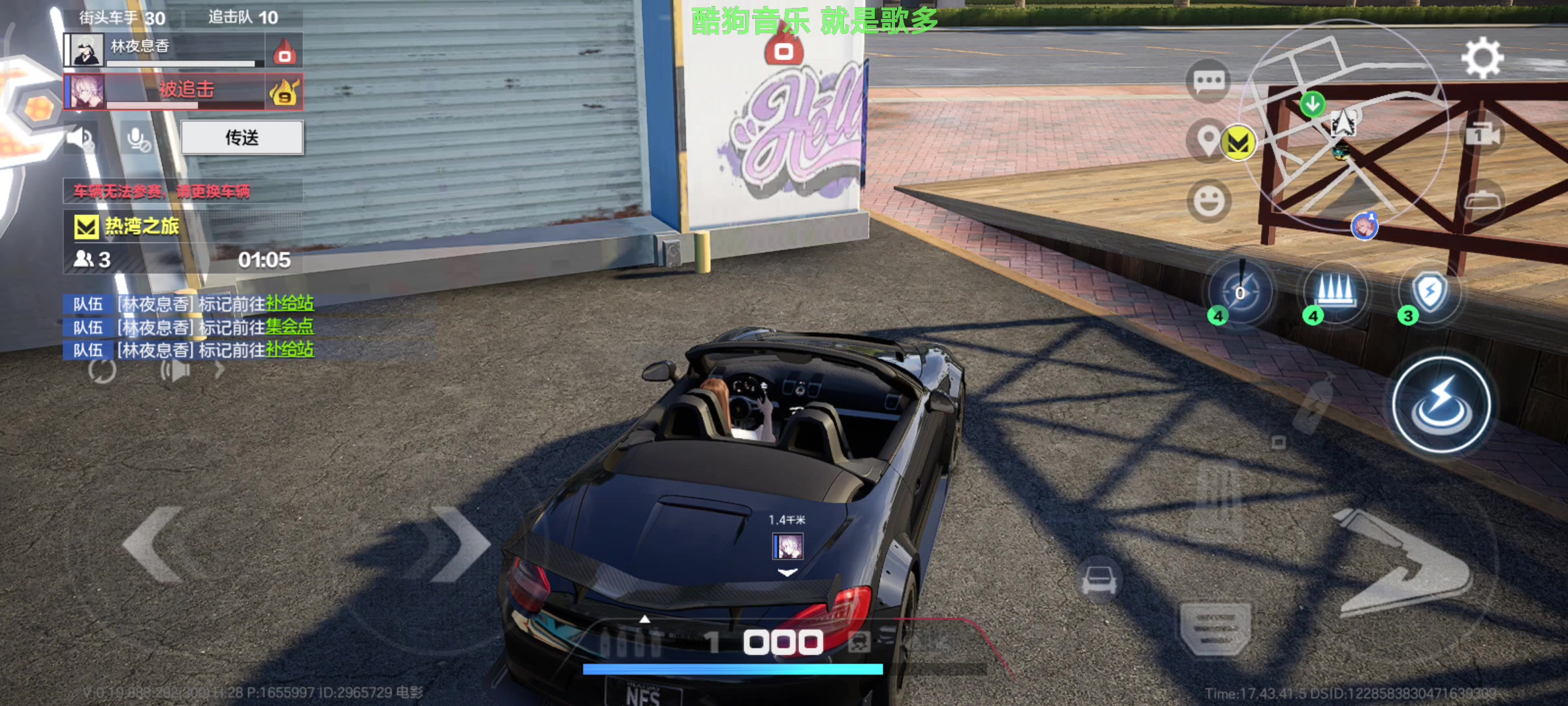
Task: Click the map location pin icon
Action: point(1208,139)
